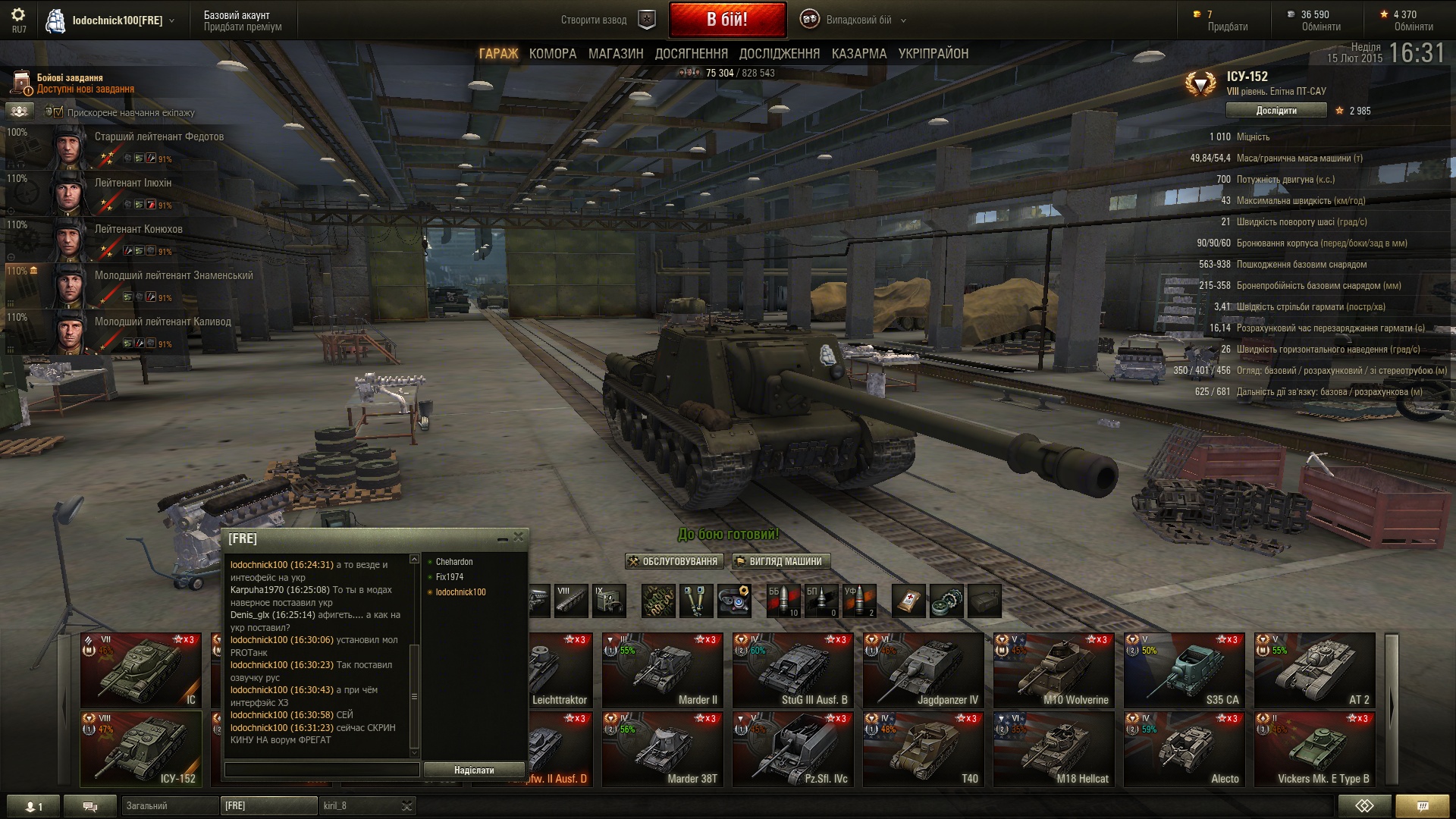Open the КОМОРА depot tab
This screenshot has height=819, width=1456.
(553, 54)
